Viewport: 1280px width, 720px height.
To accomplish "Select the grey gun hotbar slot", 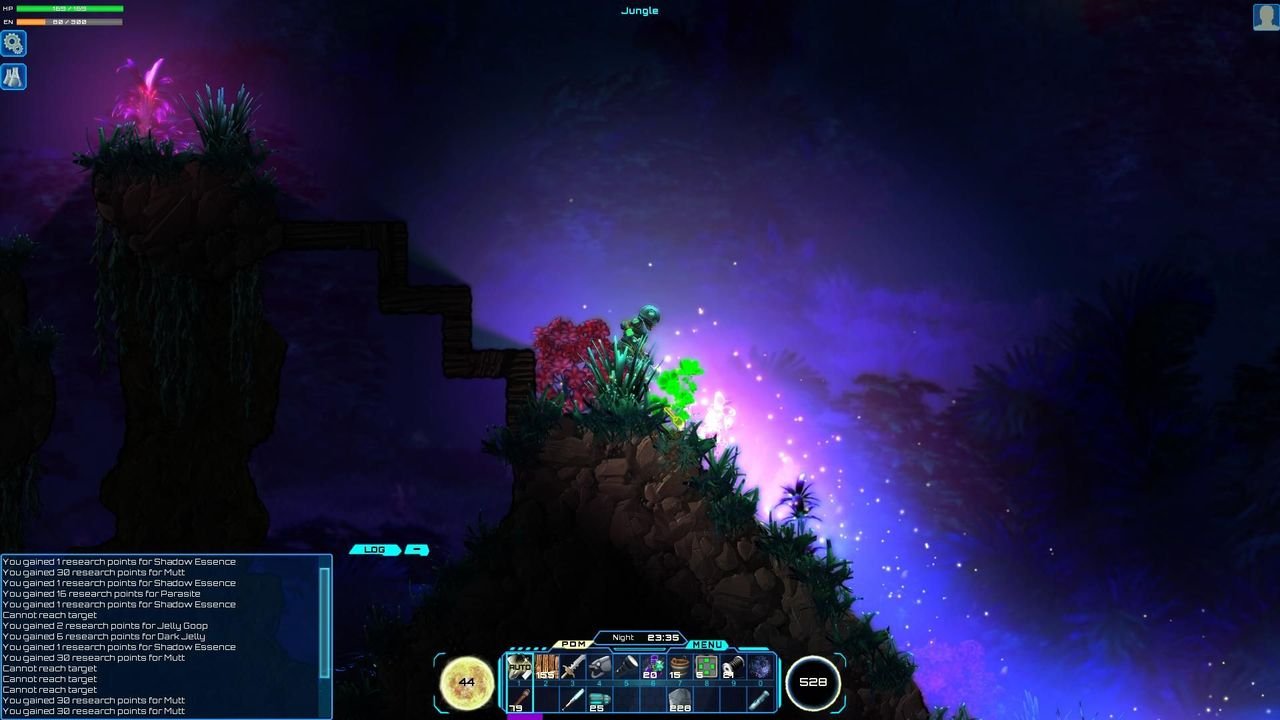I will click(x=600, y=667).
